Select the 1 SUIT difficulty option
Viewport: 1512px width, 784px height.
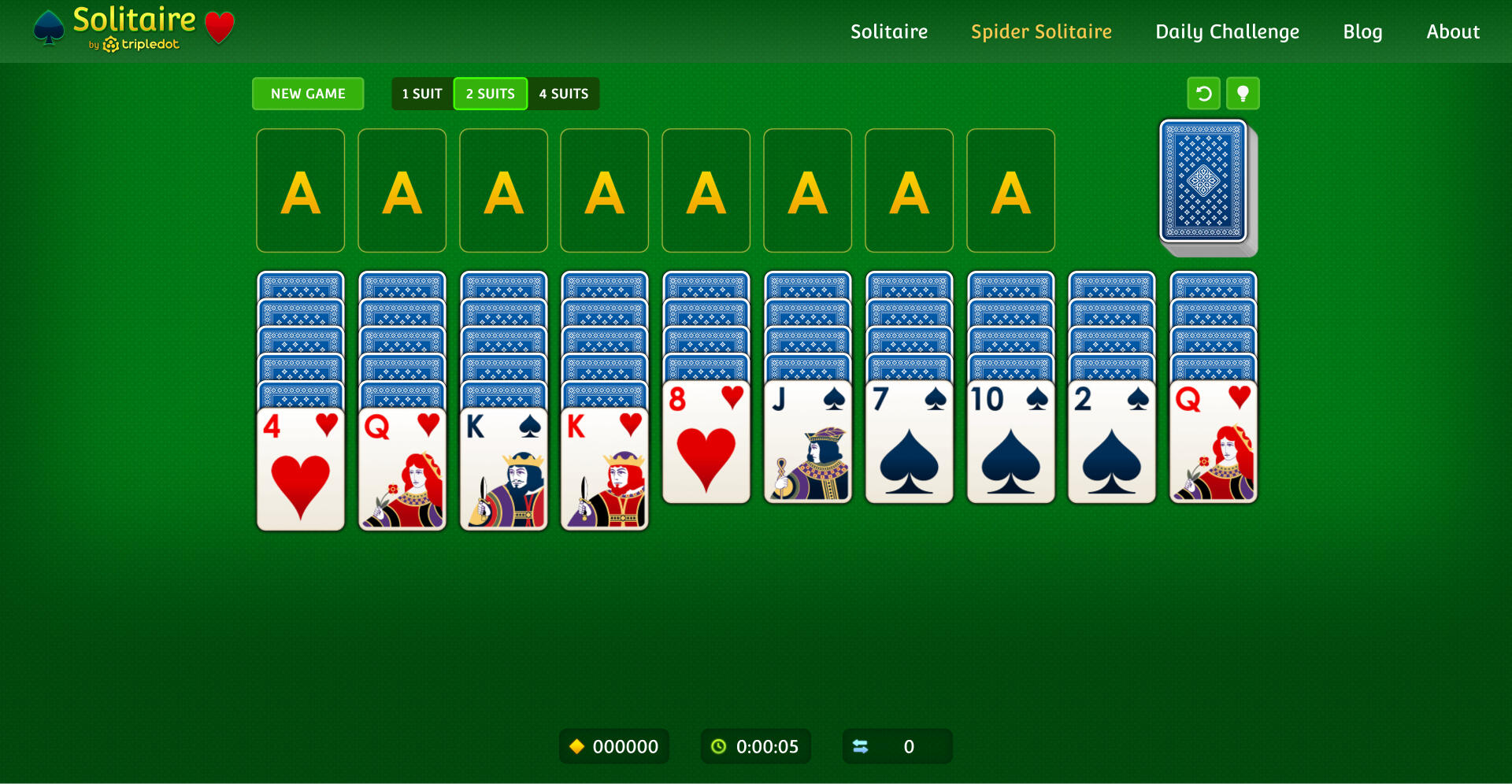[x=421, y=93]
